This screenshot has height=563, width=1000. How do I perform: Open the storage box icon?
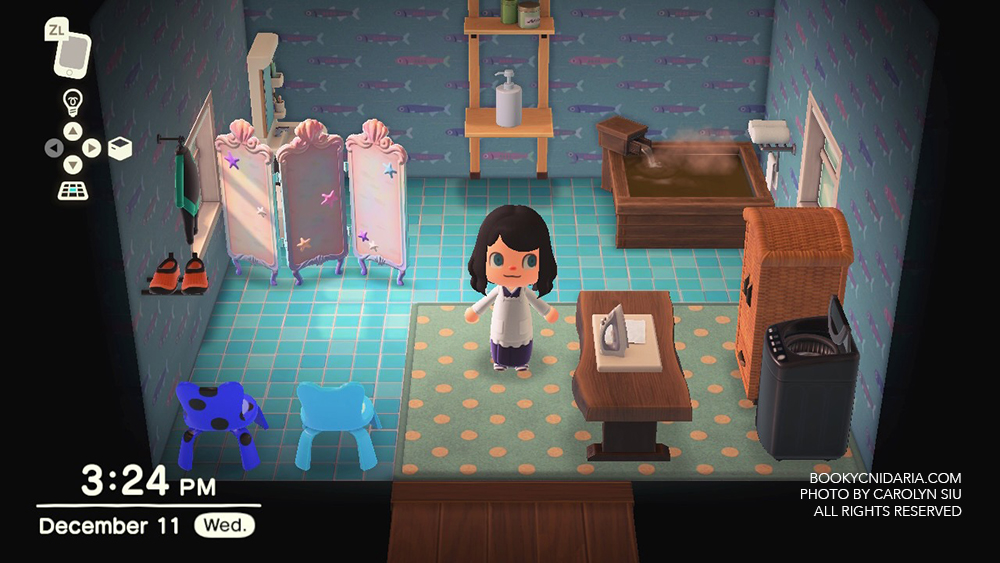120,149
